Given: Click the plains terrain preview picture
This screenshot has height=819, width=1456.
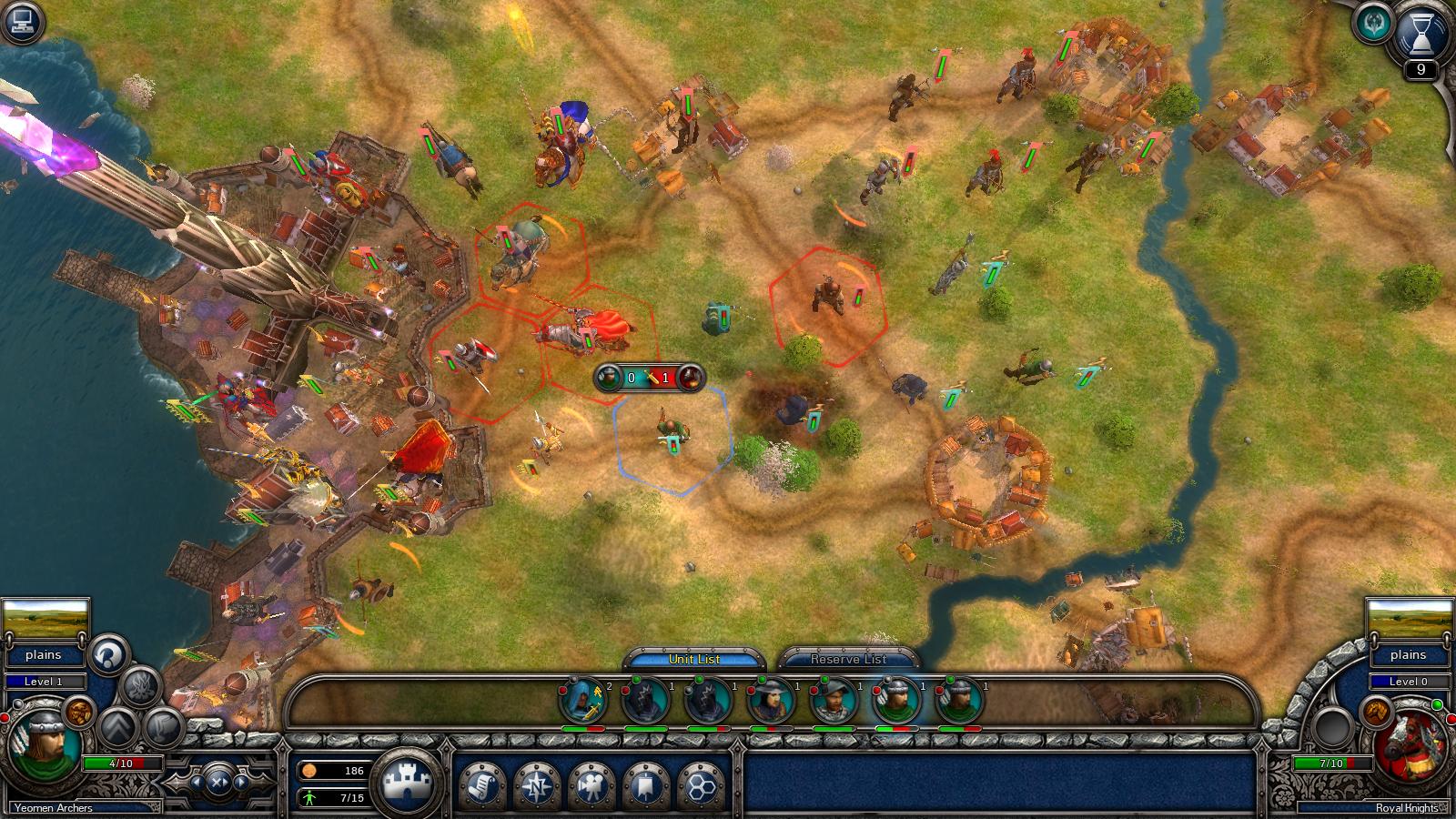Looking at the screenshot, I should click(x=46, y=619).
